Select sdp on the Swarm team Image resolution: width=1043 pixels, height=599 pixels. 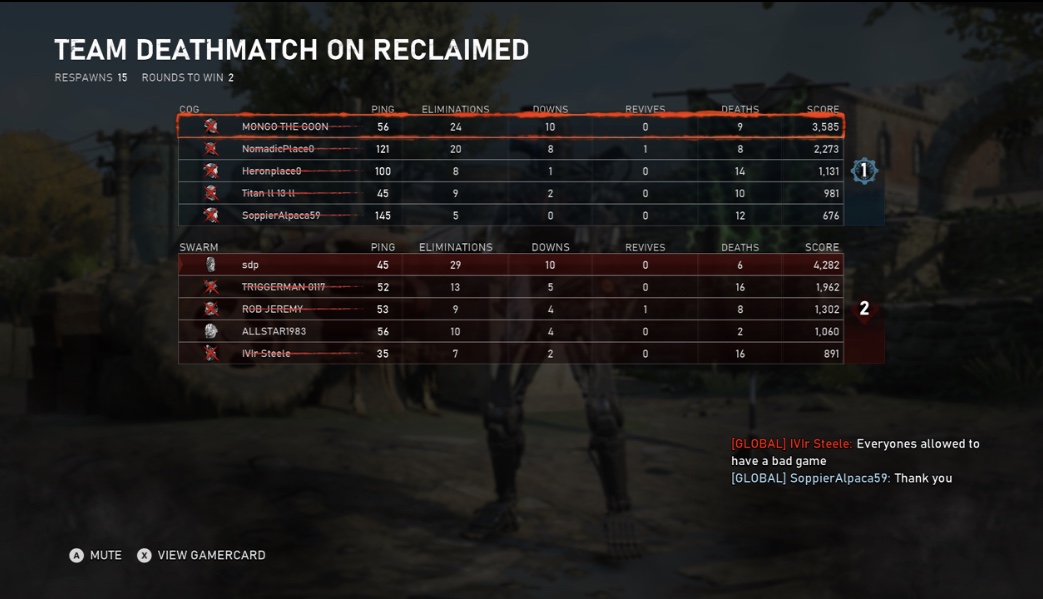pos(510,265)
